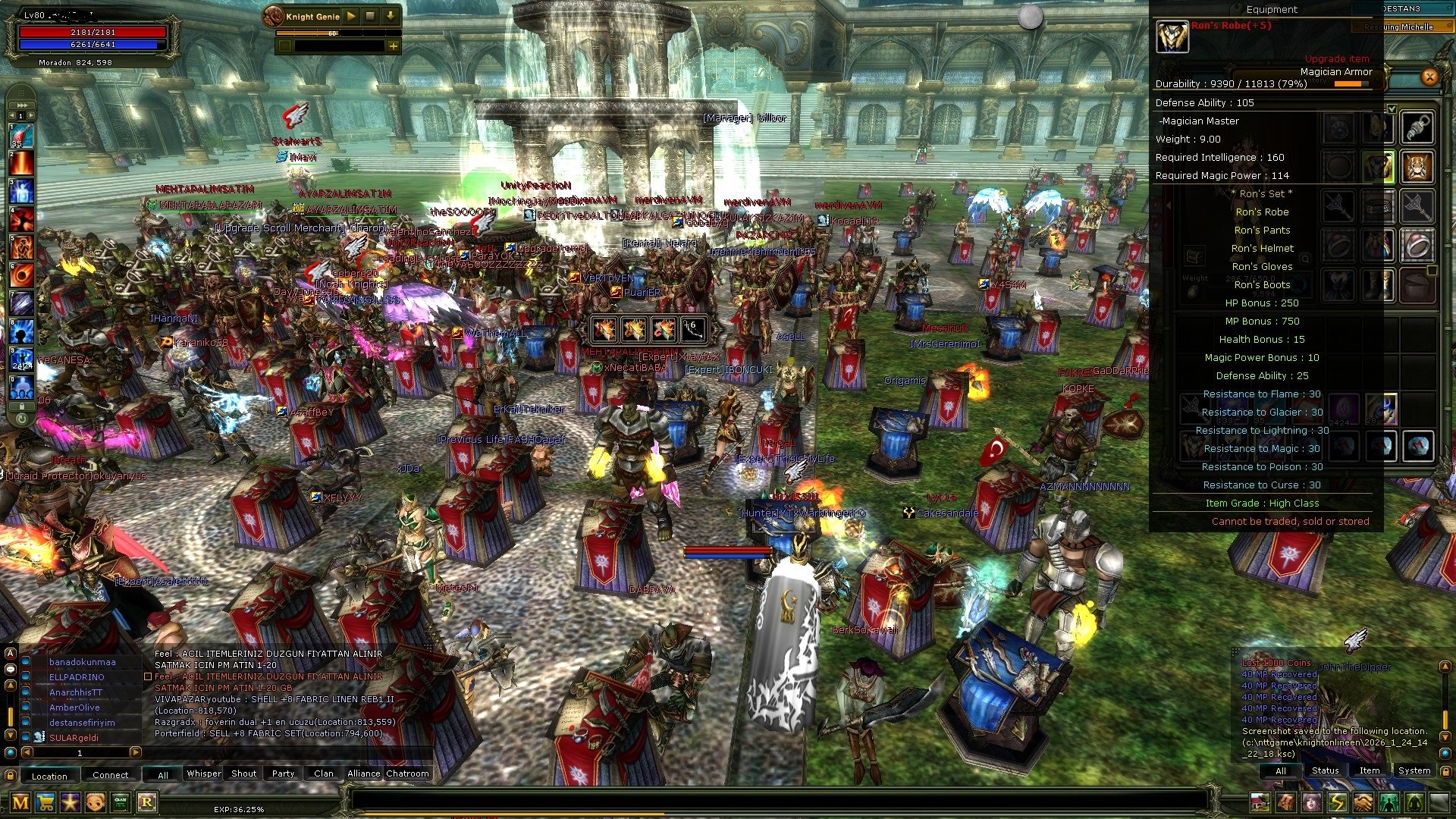Open the Clan window via green Clan icon
The width and height of the screenshot is (1456, 819).
click(x=120, y=802)
